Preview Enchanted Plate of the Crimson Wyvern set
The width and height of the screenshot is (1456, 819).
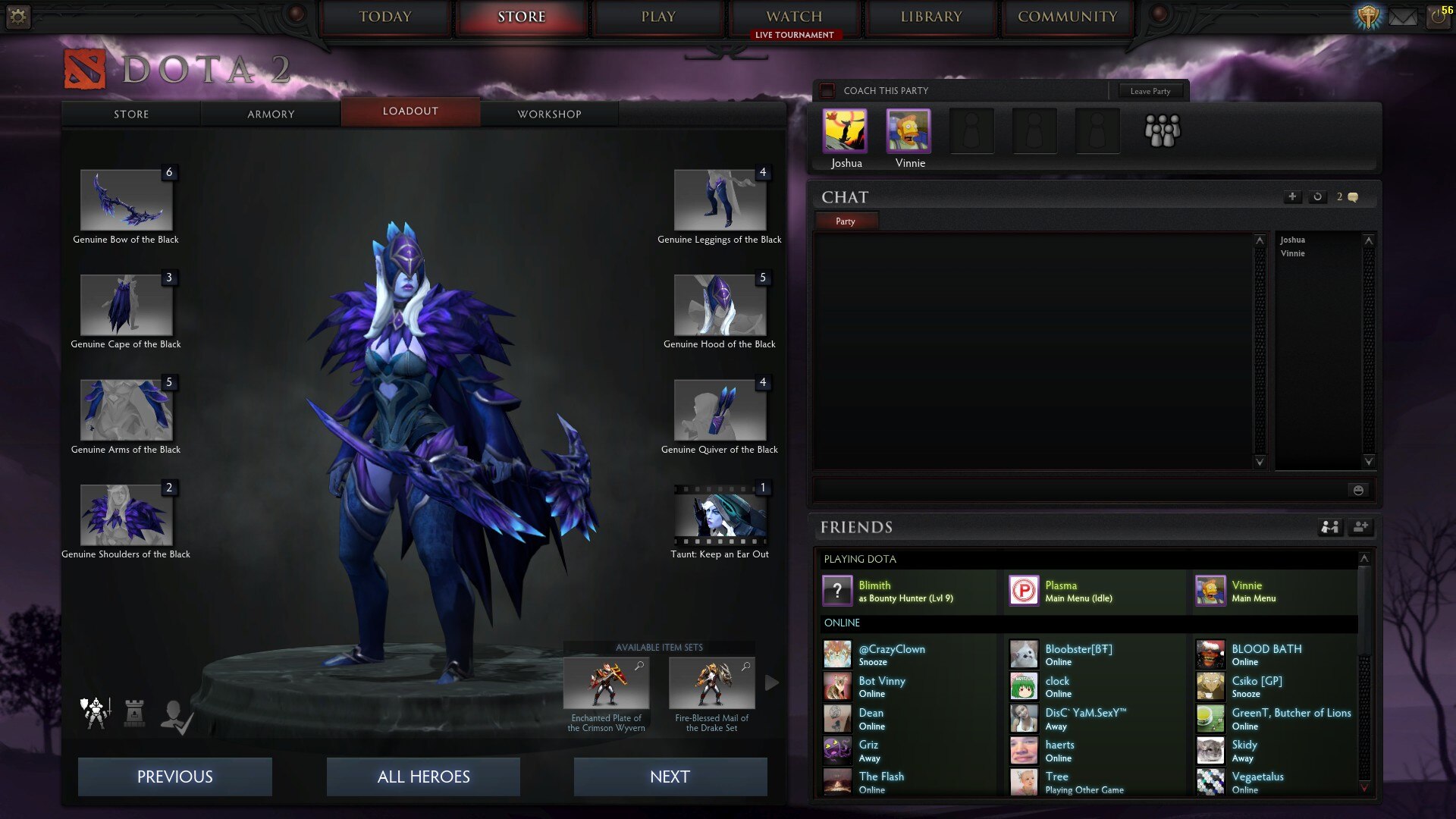[x=606, y=683]
